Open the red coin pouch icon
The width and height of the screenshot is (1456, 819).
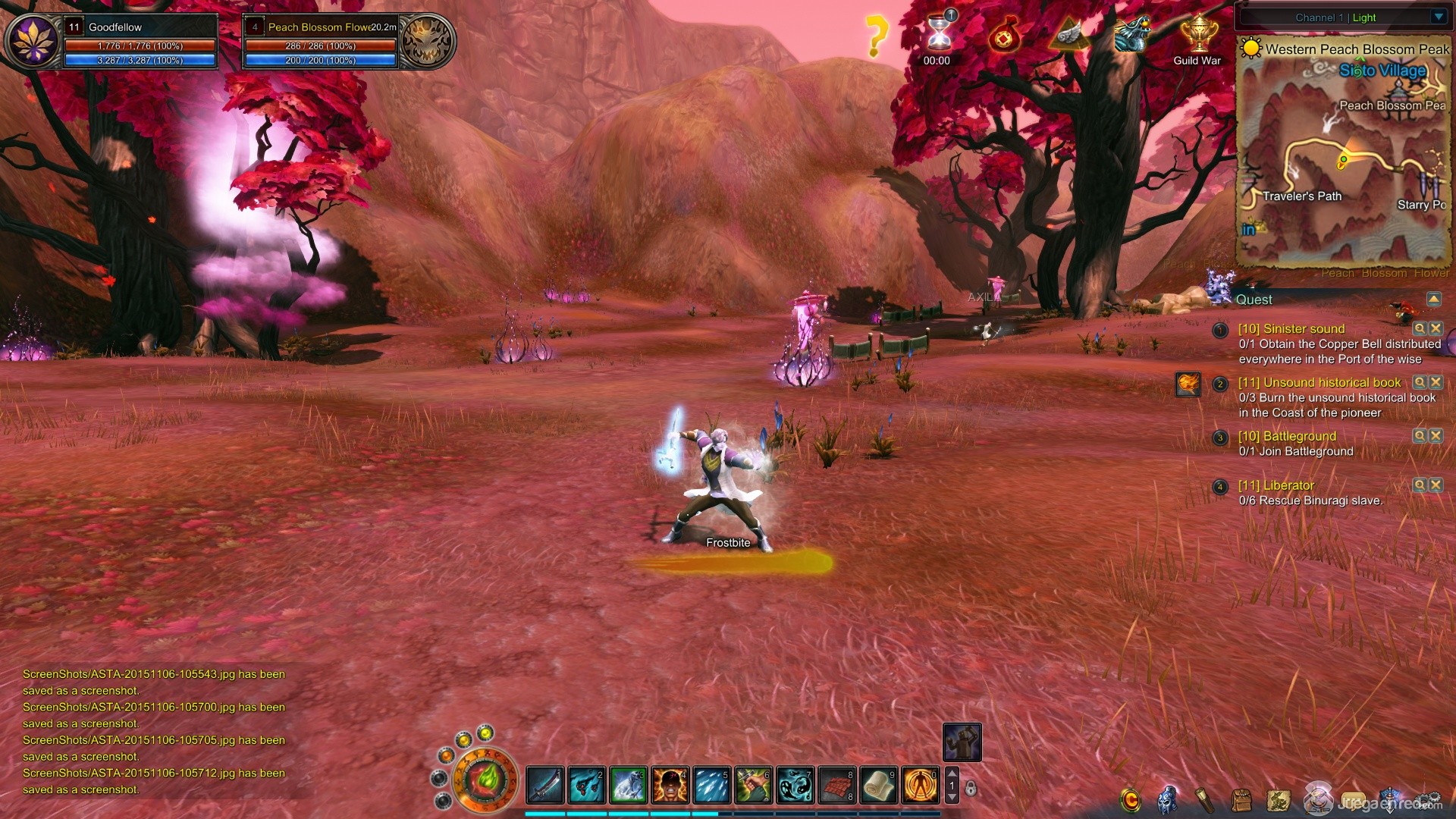(x=1005, y=35)
